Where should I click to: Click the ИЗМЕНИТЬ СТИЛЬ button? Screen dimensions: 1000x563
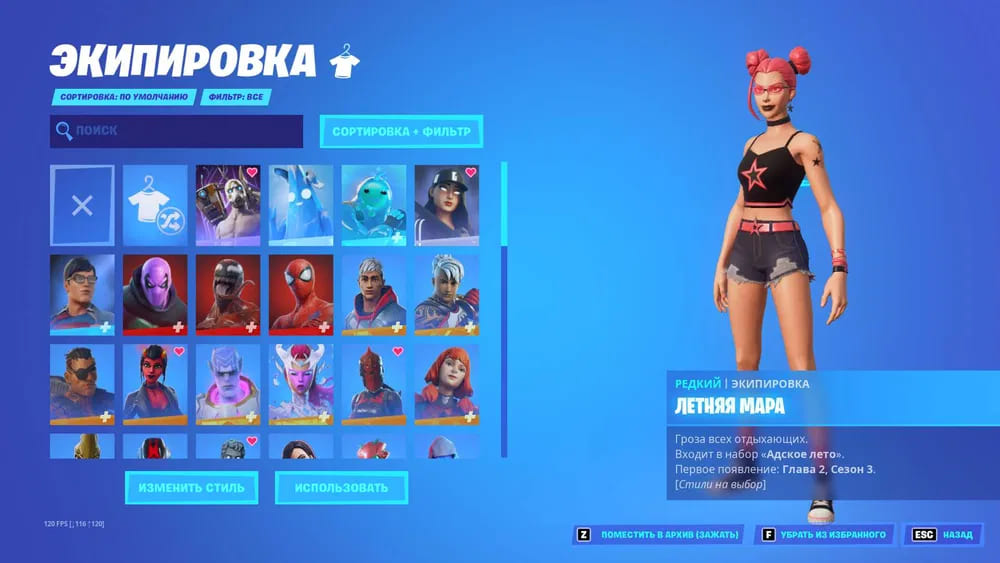point(191,488)
